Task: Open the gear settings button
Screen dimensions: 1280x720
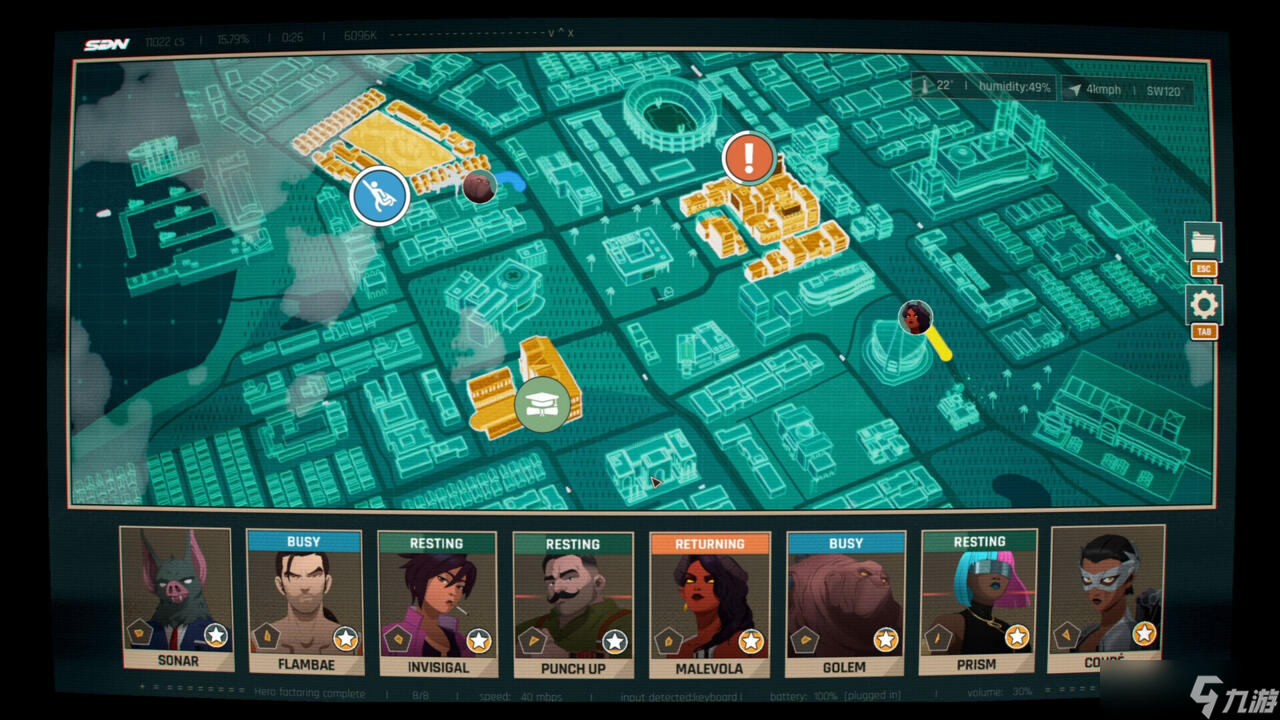Action: coord(1203,305)
